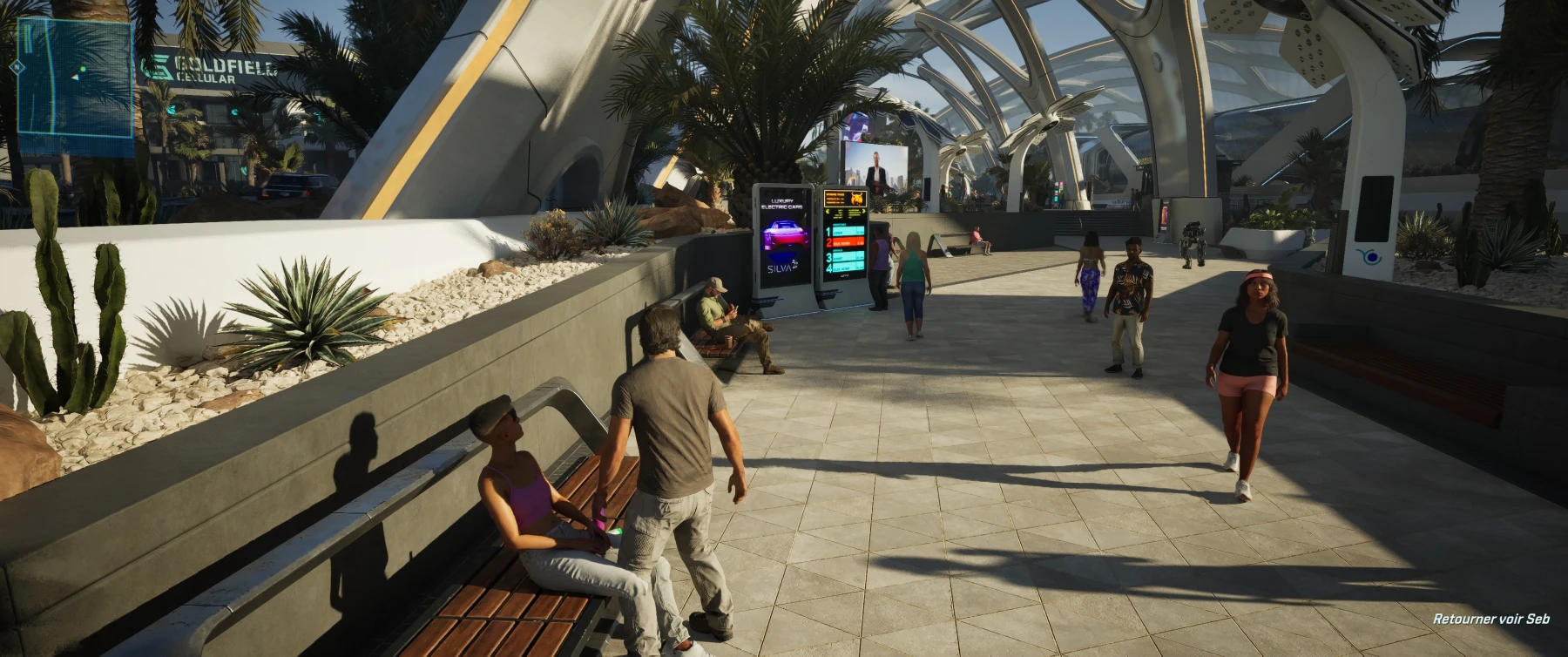This screenshot has width=1568, height=657.
Task: Select the north compass marker on the minimap
Action: coord(16,66)
